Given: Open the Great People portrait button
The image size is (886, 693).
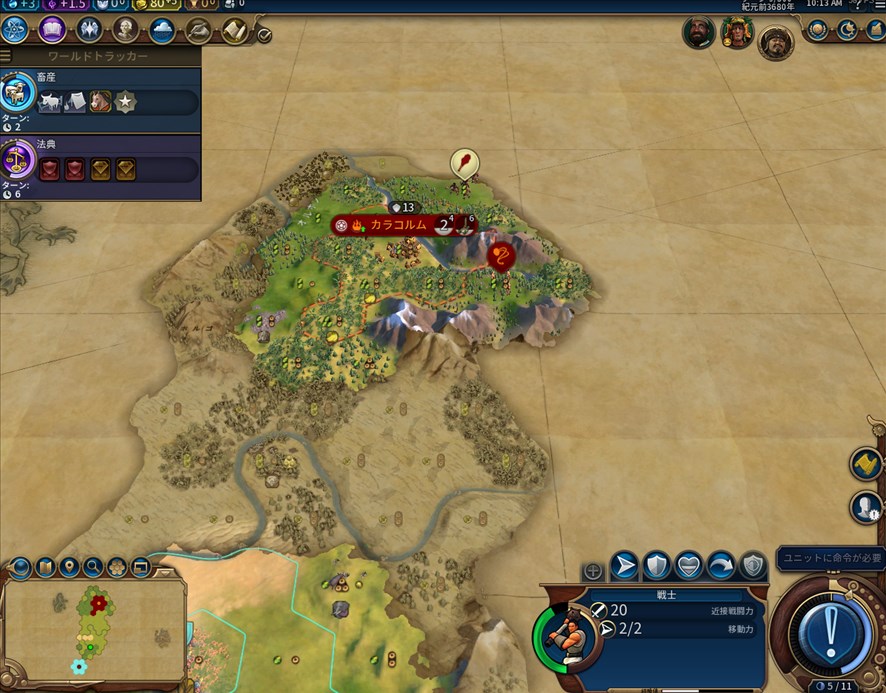Looking at the screenshot, I should point(126,30).
